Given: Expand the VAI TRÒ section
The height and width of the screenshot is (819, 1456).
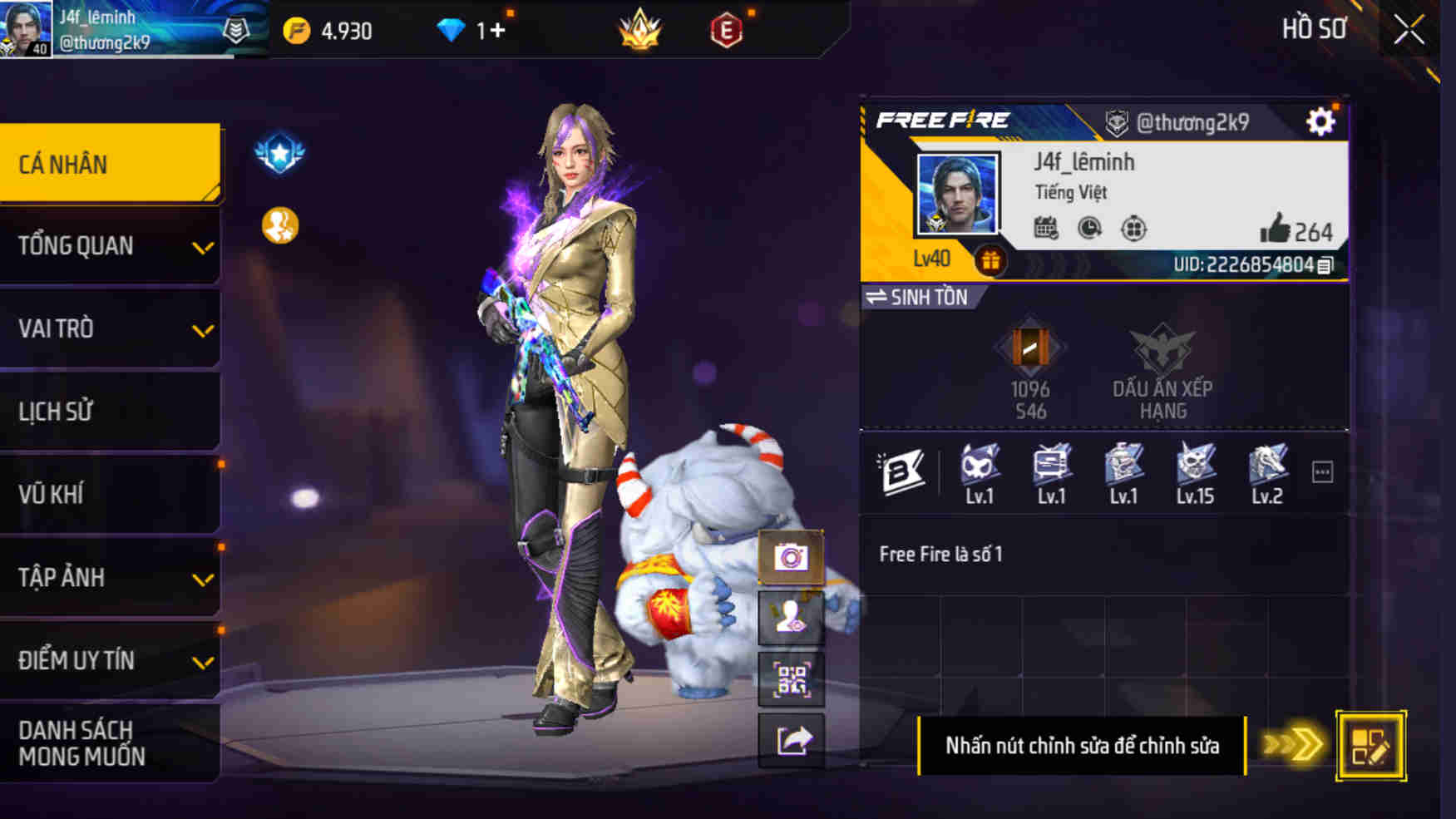Looking at the screenshot, I should point(109,328).
